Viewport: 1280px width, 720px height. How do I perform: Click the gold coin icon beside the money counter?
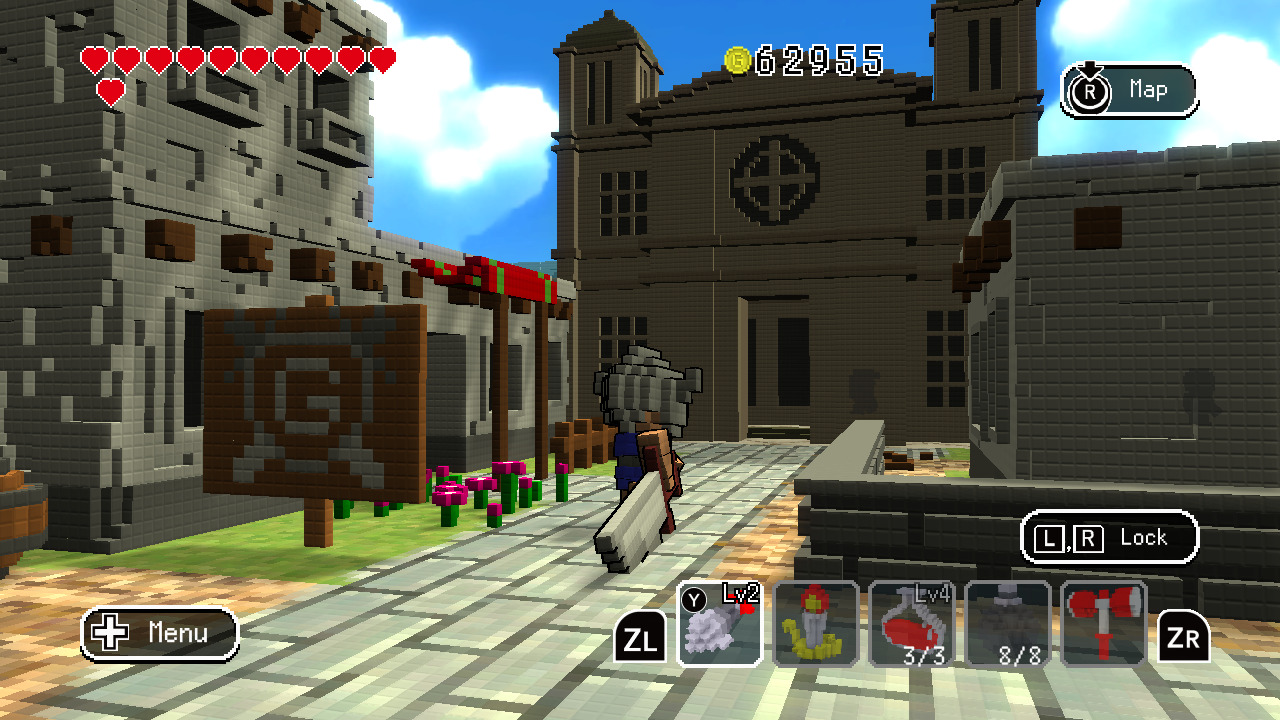pyautogui.click(x=736, y=60)
